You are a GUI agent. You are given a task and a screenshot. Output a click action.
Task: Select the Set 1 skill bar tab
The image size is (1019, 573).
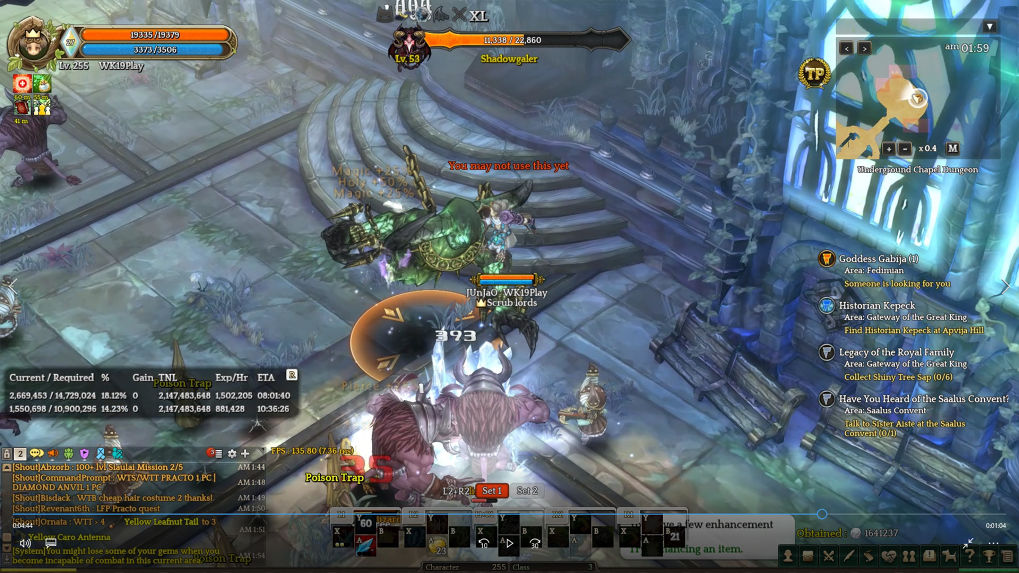[x=491, y=491]
